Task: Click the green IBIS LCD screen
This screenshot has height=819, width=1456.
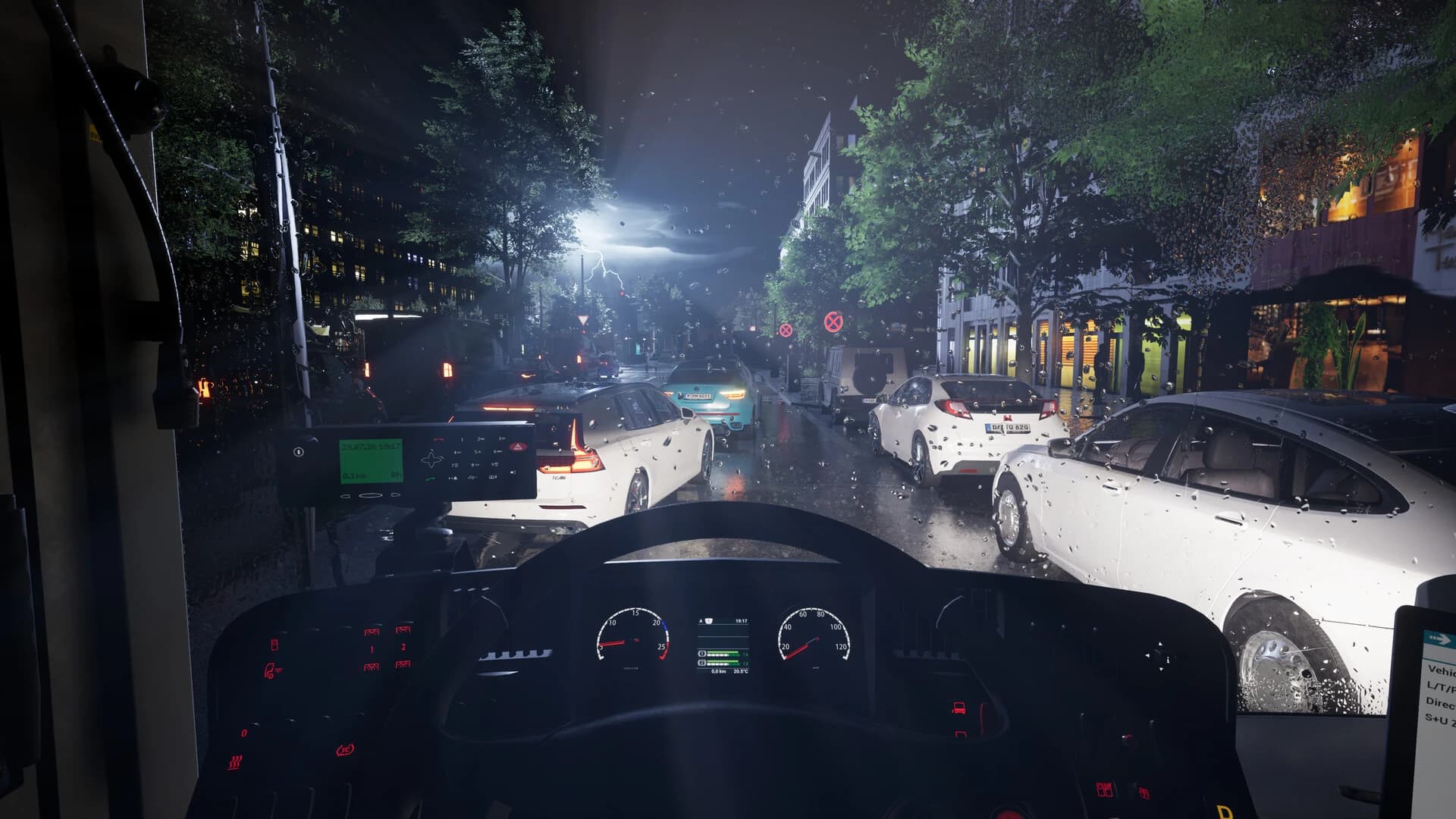Action: click(371, 460)
